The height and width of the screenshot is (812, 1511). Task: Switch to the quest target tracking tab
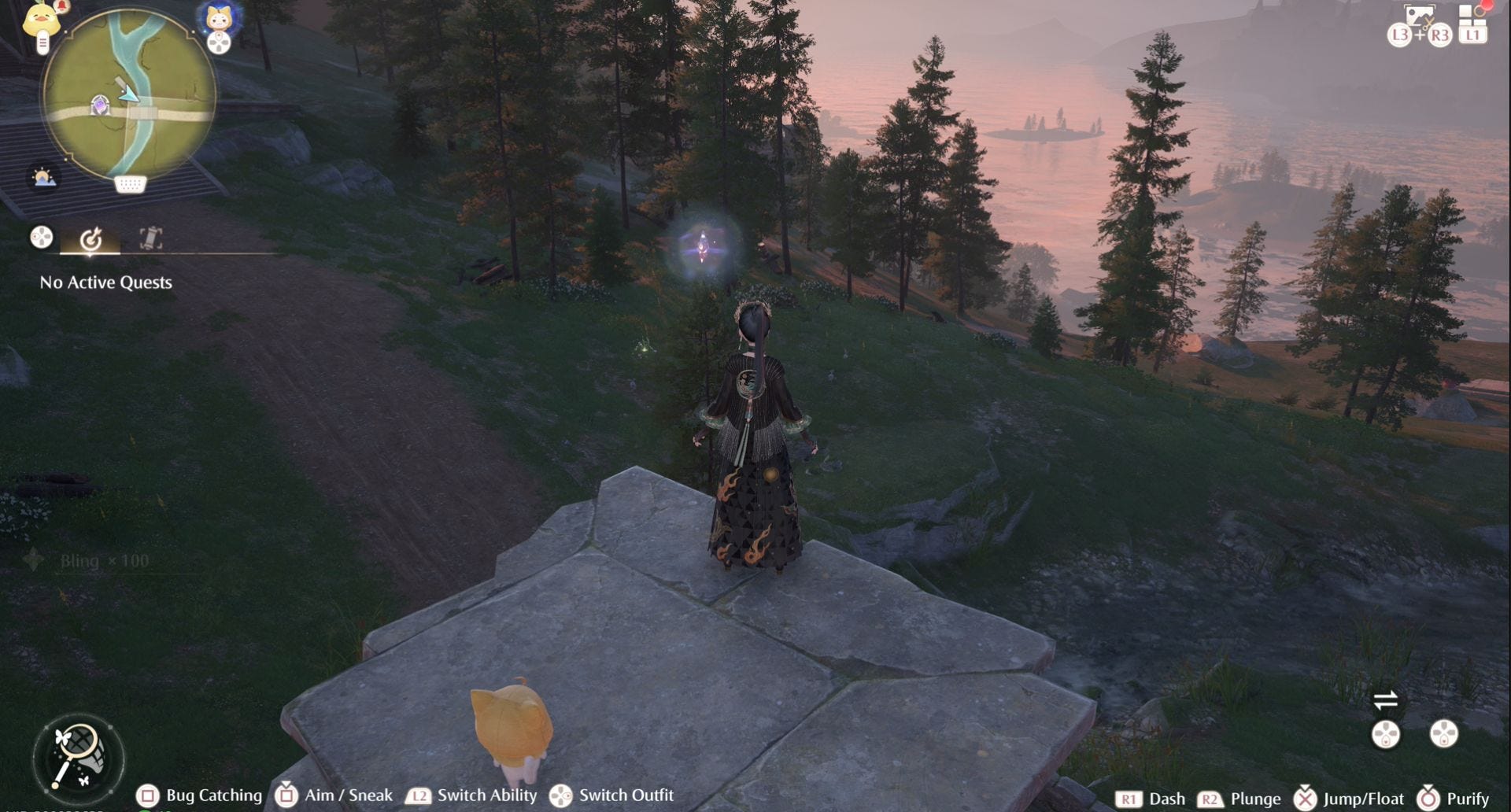tap(91, 238)
